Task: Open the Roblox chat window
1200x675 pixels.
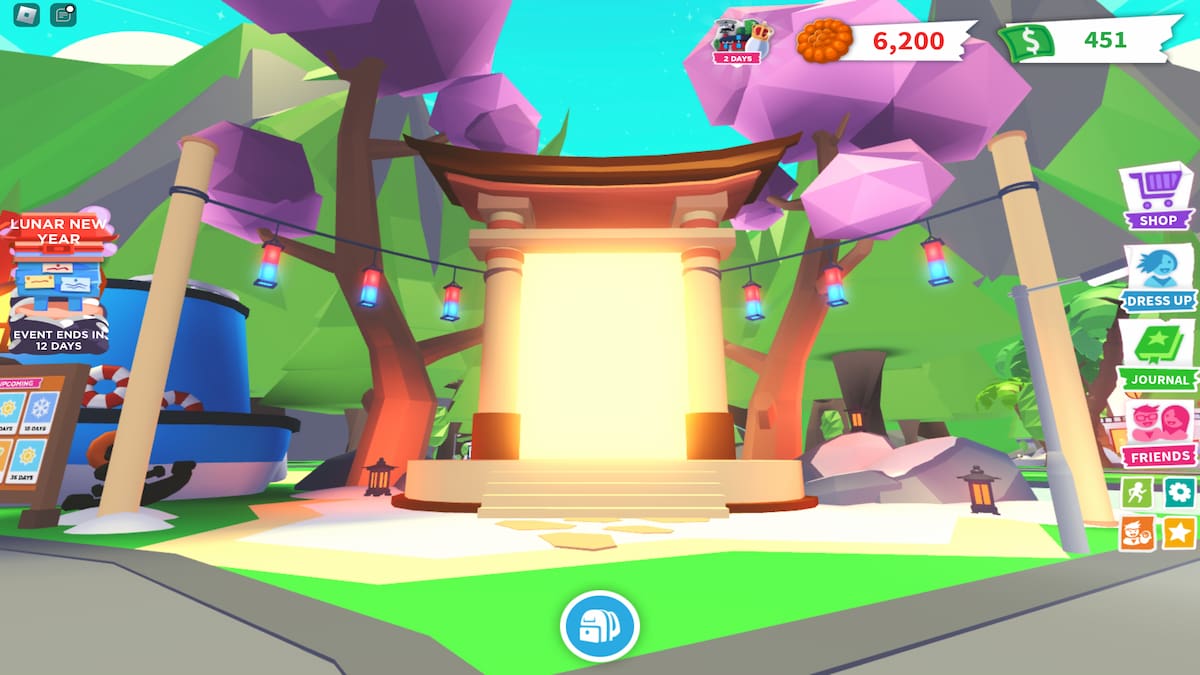Action: 64,14
